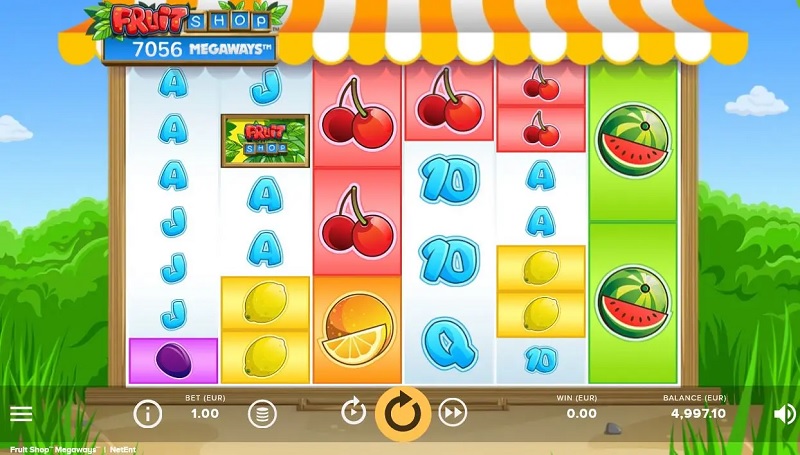The height and width of the screenshot is (455, 800).
Task: Show the paytable info
Action: 147,413
